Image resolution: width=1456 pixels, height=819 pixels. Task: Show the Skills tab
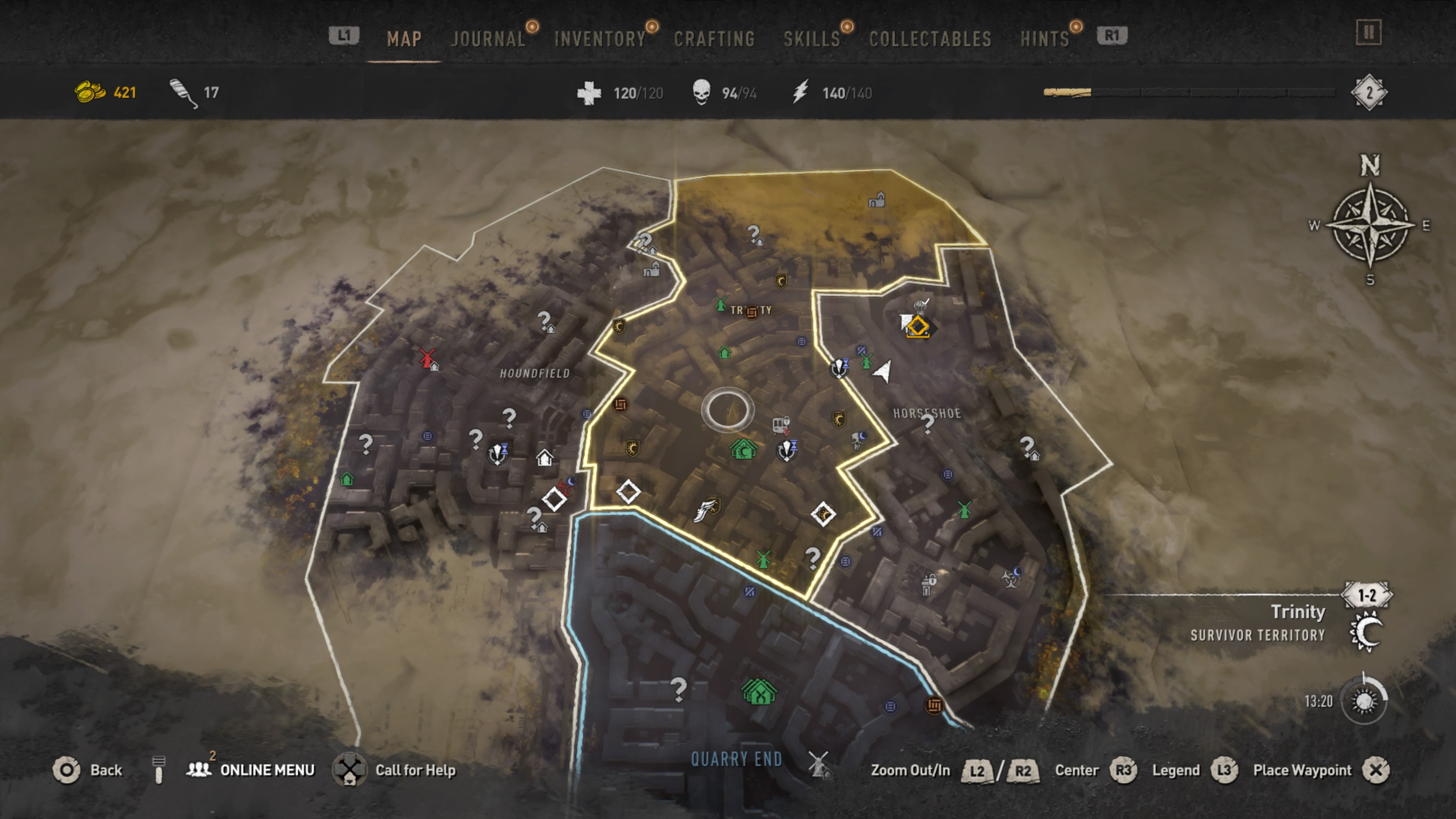click(x=812, y=38)
